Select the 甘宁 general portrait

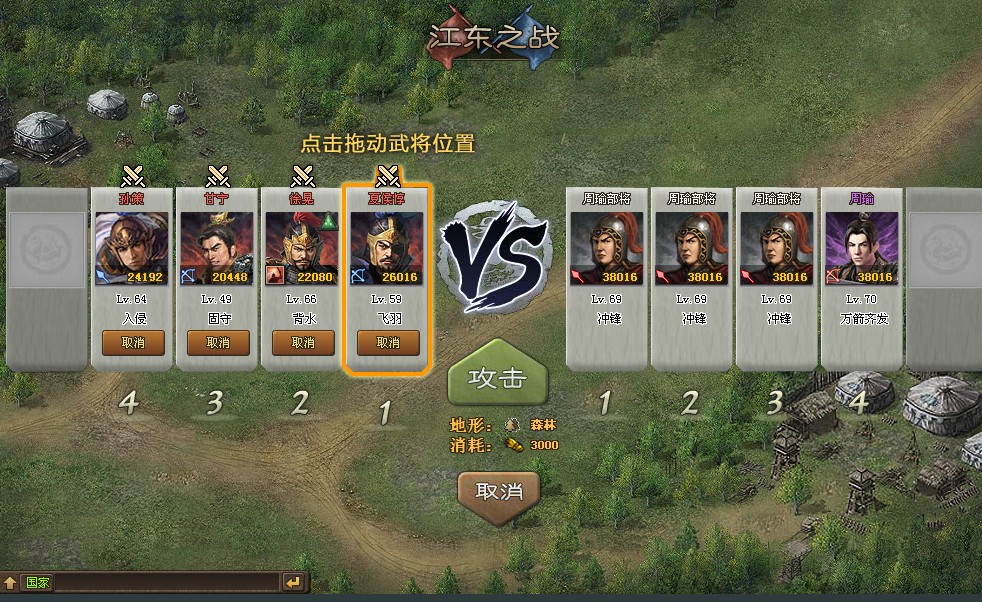[x=218, y=249]
